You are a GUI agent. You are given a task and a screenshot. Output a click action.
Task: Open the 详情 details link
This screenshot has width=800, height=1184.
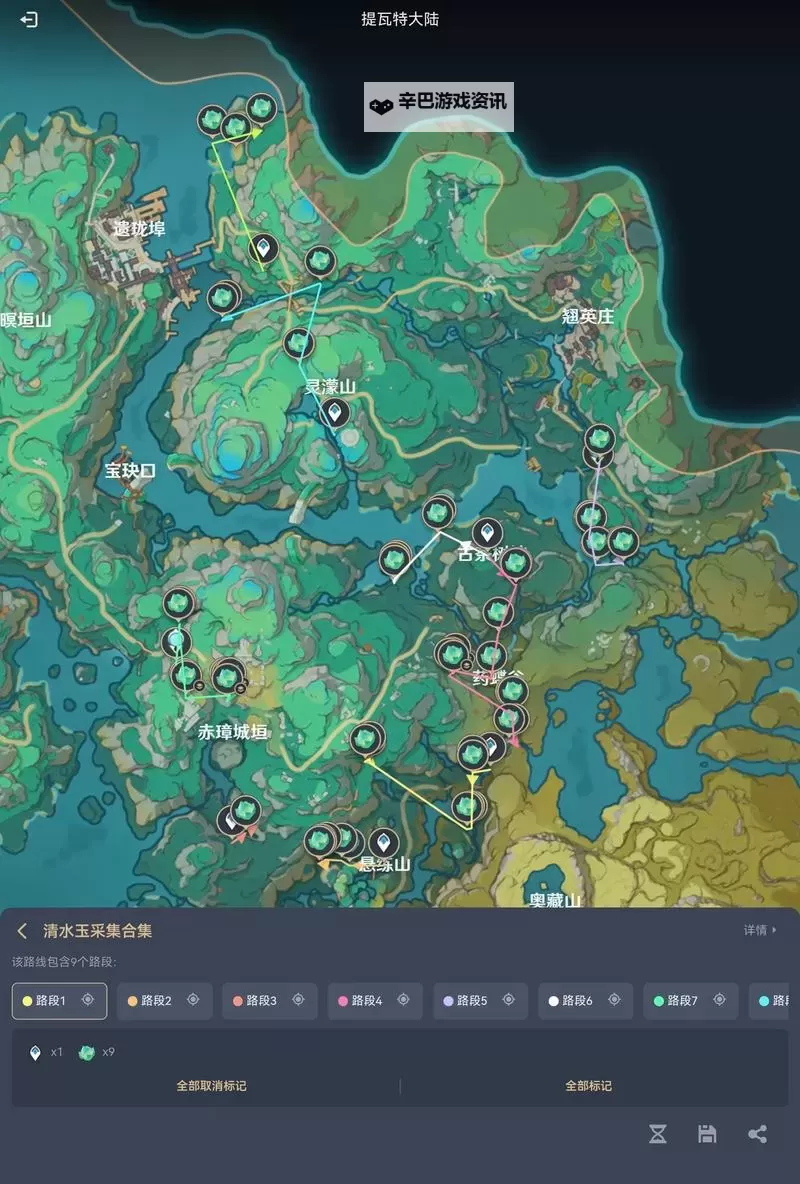[x=759, y=930]
